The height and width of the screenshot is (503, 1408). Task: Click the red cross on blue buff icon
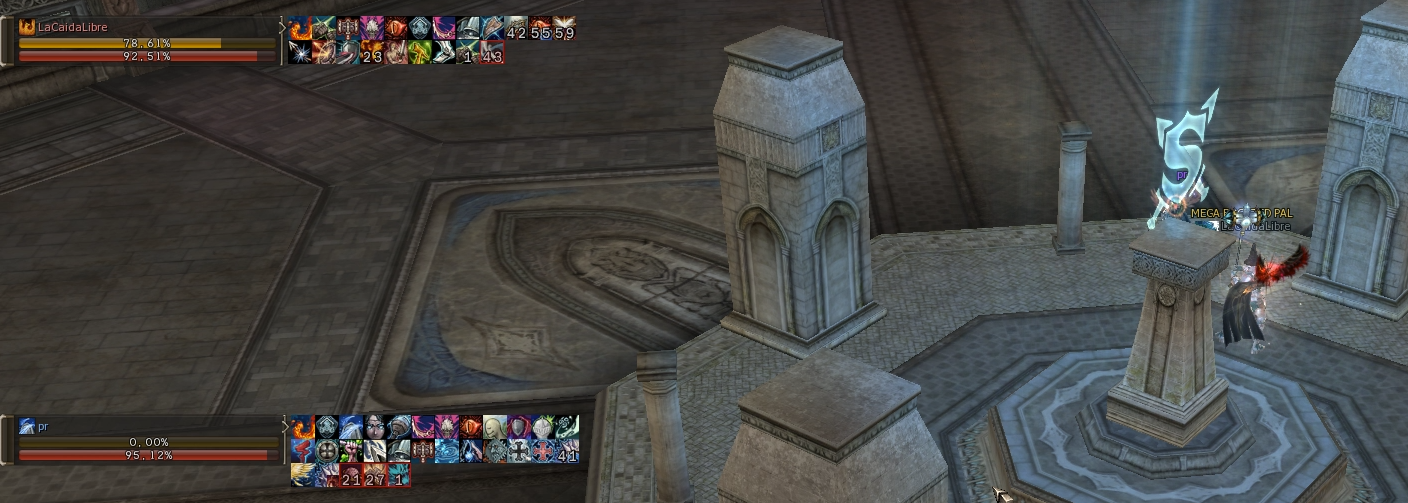pyautogui.click(x=542, y=451)
